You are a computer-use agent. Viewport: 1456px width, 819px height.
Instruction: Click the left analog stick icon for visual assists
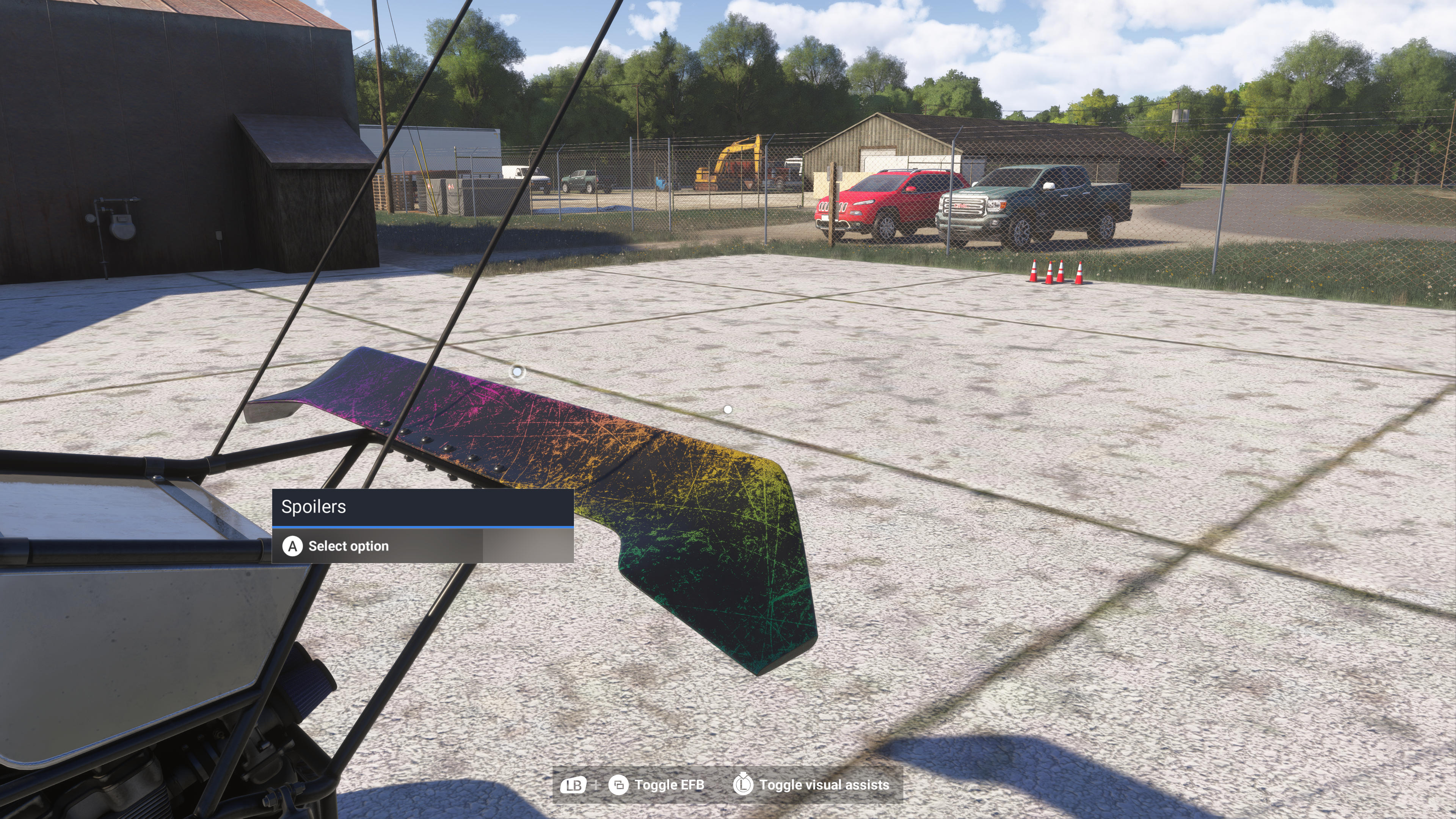tap(744, 786)
